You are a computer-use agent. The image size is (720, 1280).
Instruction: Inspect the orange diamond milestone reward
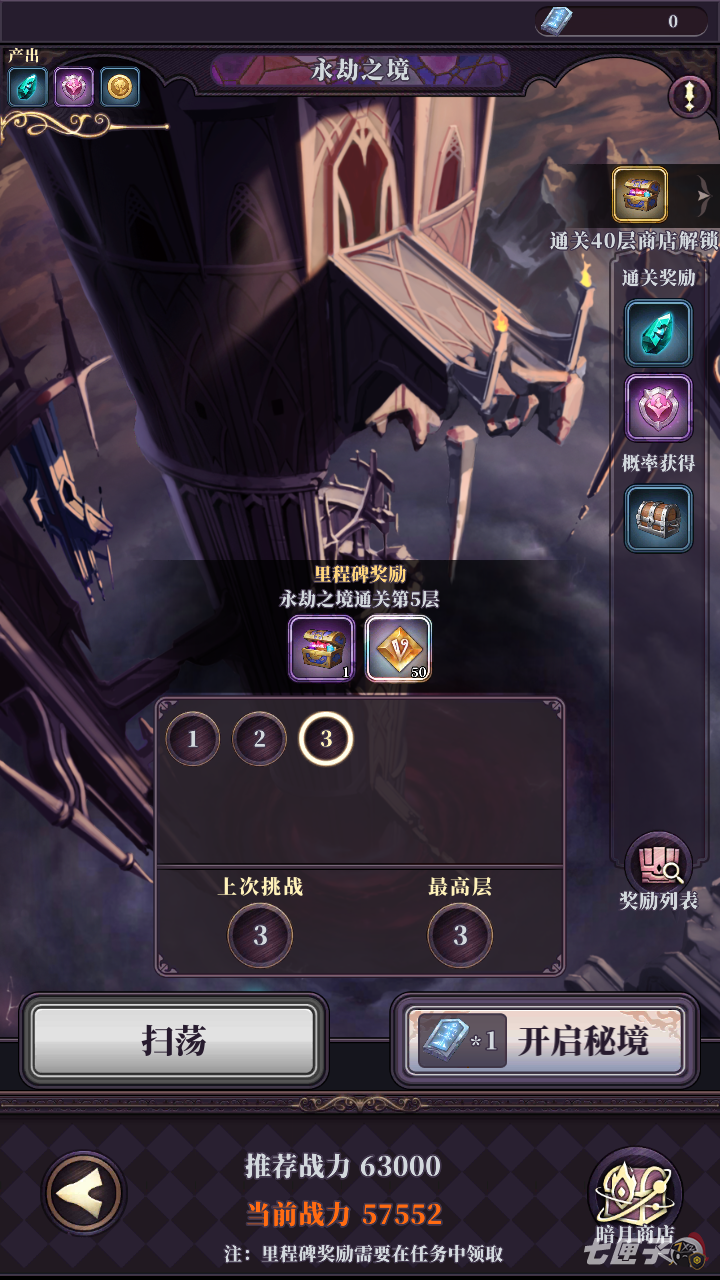[398, 648]
